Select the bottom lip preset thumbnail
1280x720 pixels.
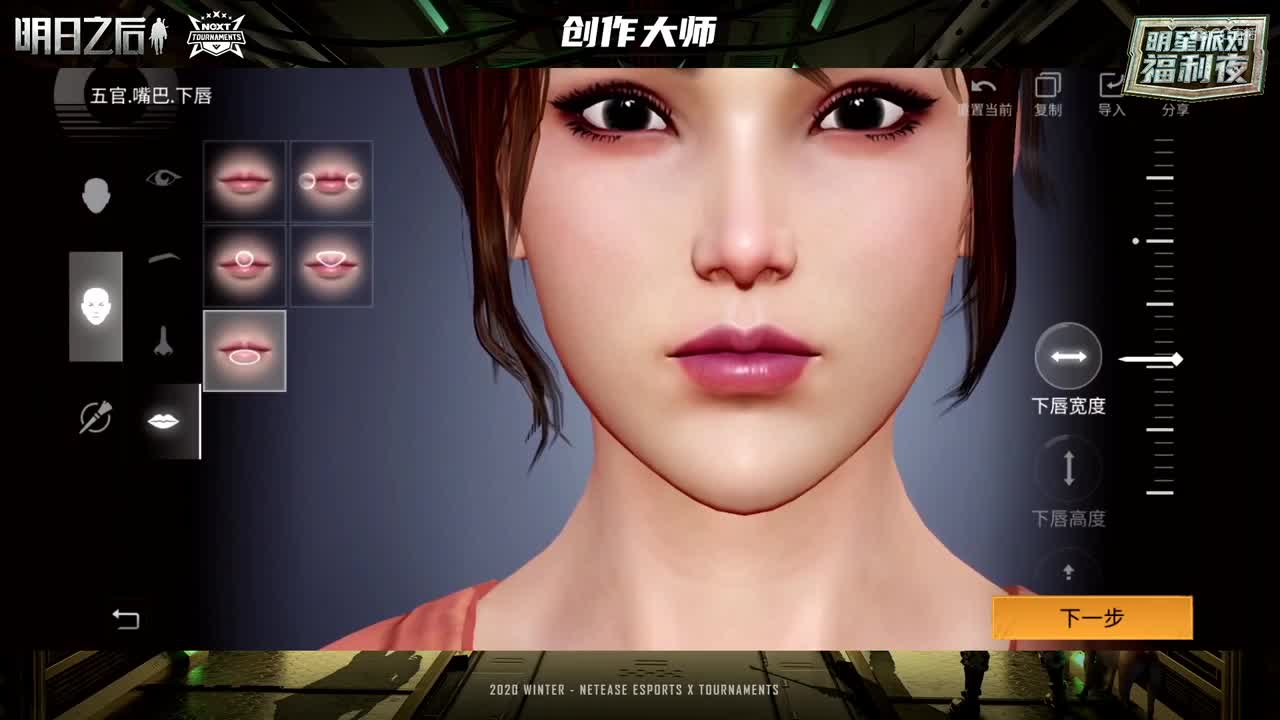(245, 350)
